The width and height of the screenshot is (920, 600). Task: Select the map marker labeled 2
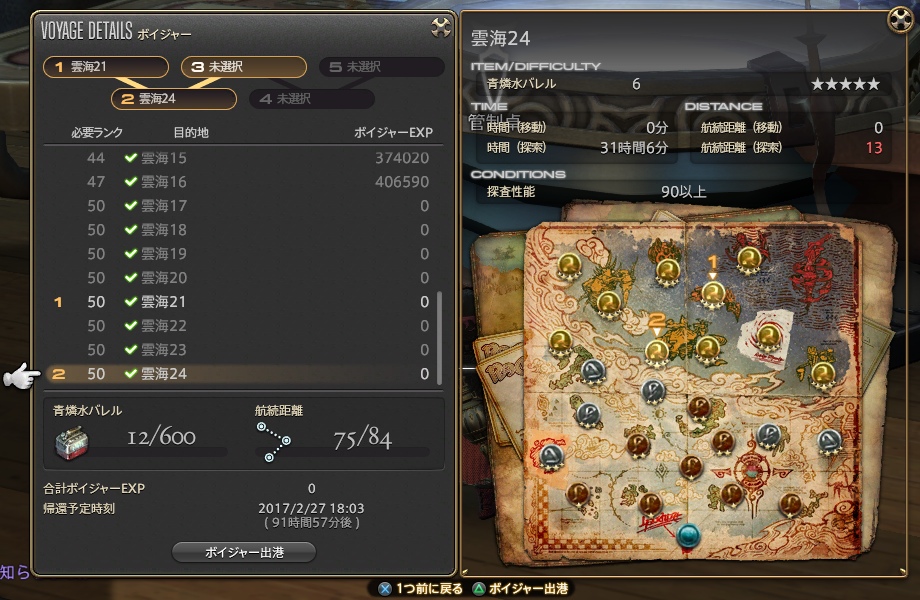coord(657,350)
